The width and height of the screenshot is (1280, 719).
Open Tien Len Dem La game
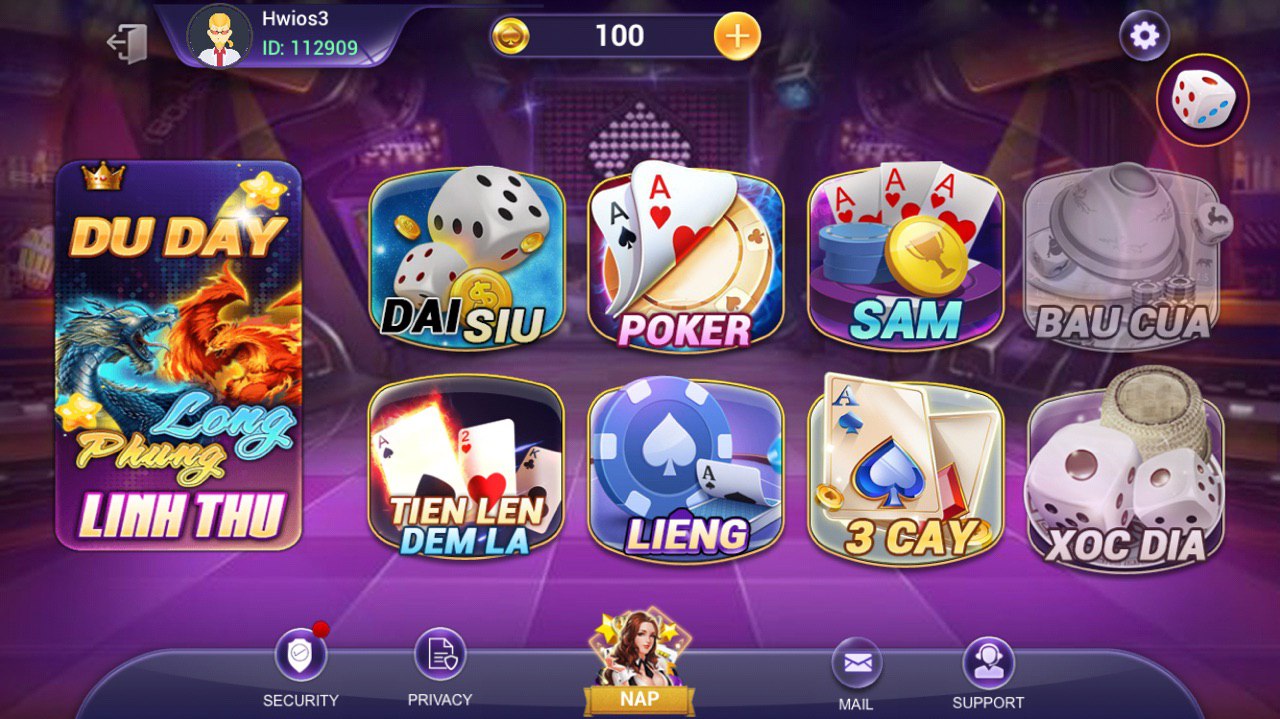point(466,469)
